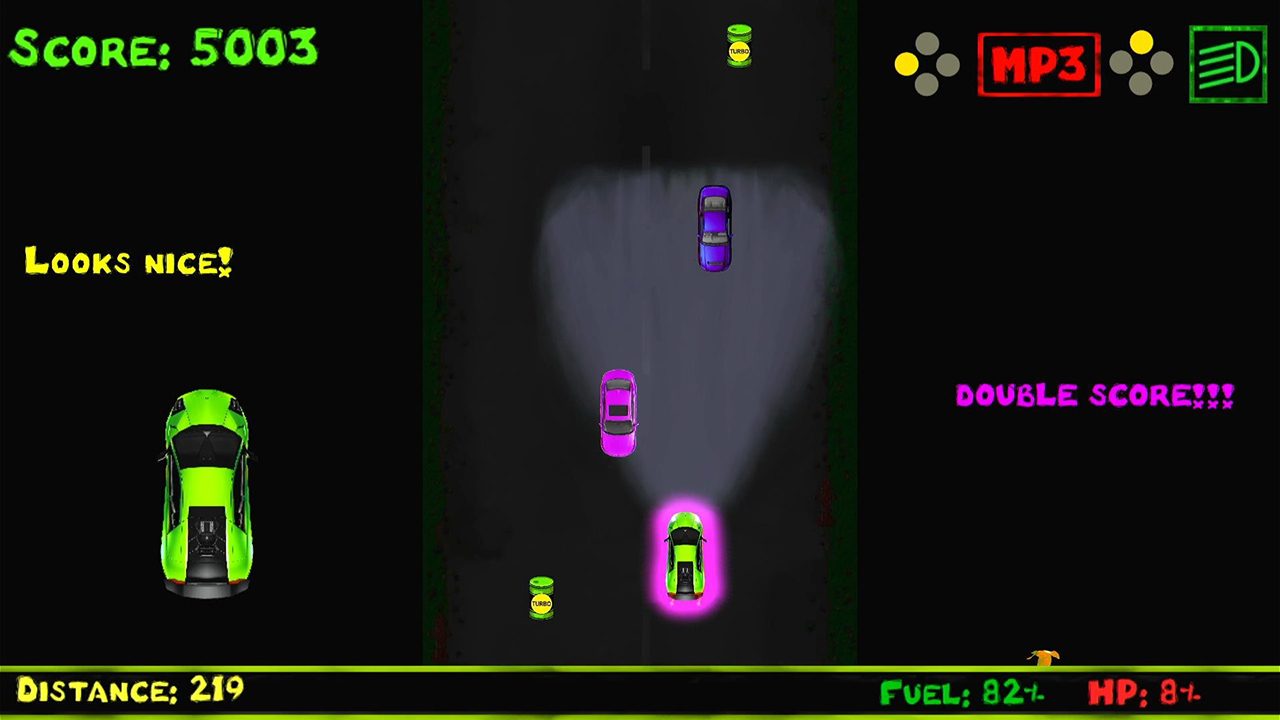Open the MP3 music player button
The height and width of the screenshot is (720, 1280).
[1039, 64]
